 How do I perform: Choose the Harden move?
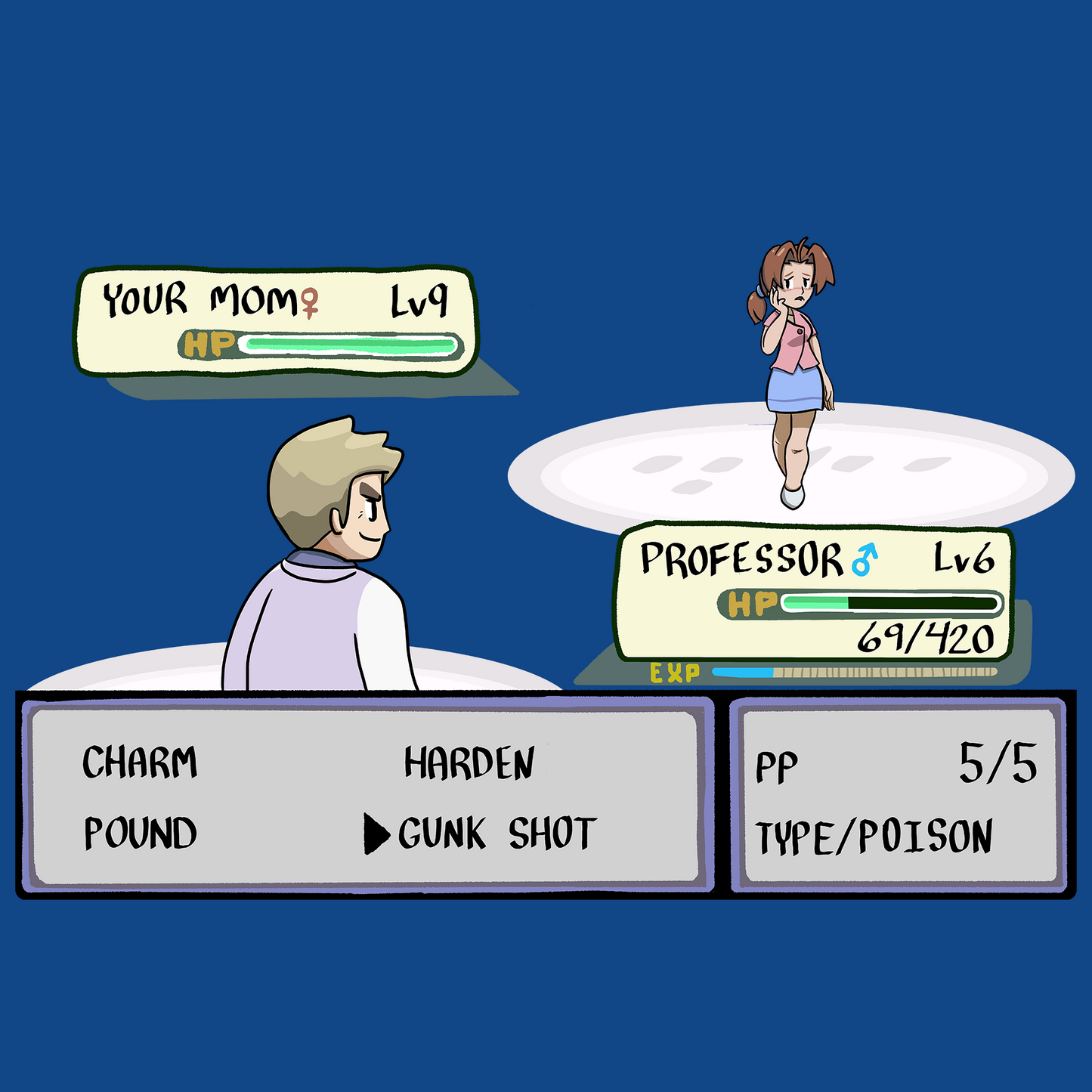tap(469, 763)
